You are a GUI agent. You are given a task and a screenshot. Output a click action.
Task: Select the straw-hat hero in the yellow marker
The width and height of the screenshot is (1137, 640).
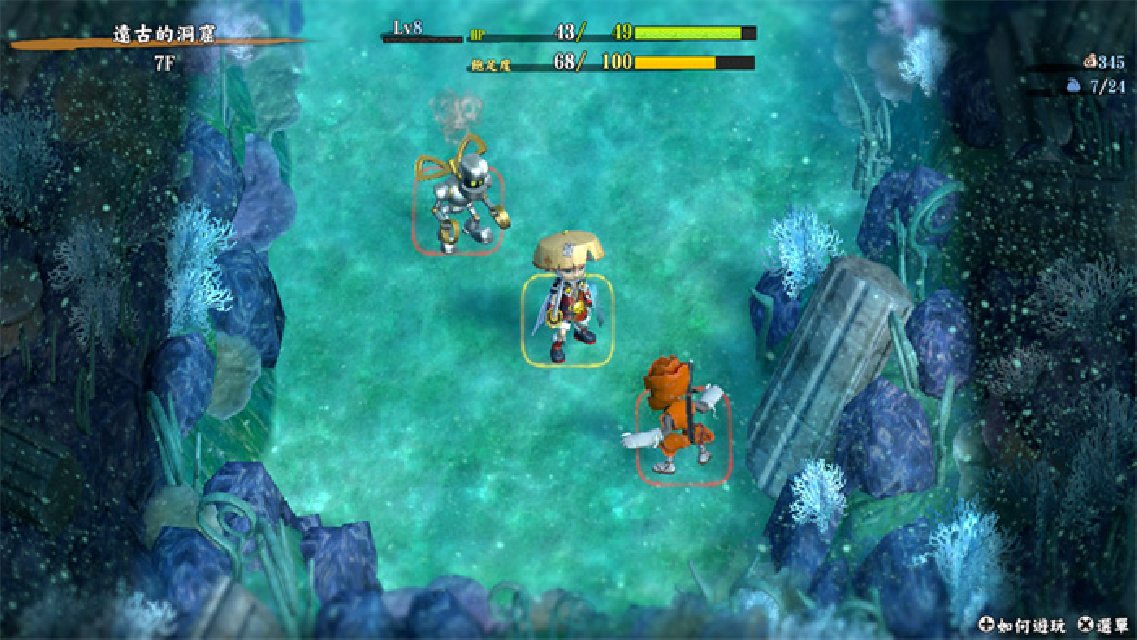coord(567,309)
